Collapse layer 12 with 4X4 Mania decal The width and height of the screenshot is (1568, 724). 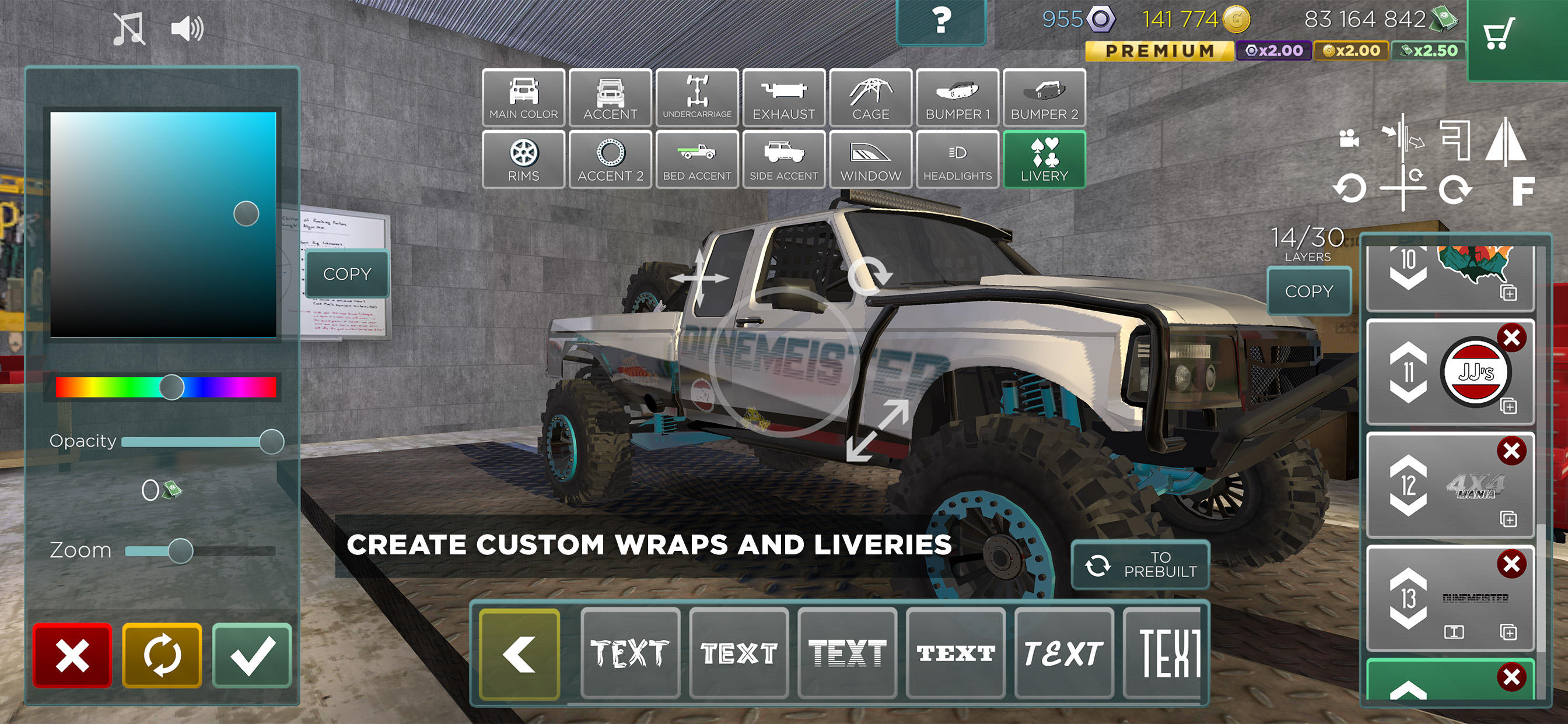pyautogui.click(x=1410, y=506)
